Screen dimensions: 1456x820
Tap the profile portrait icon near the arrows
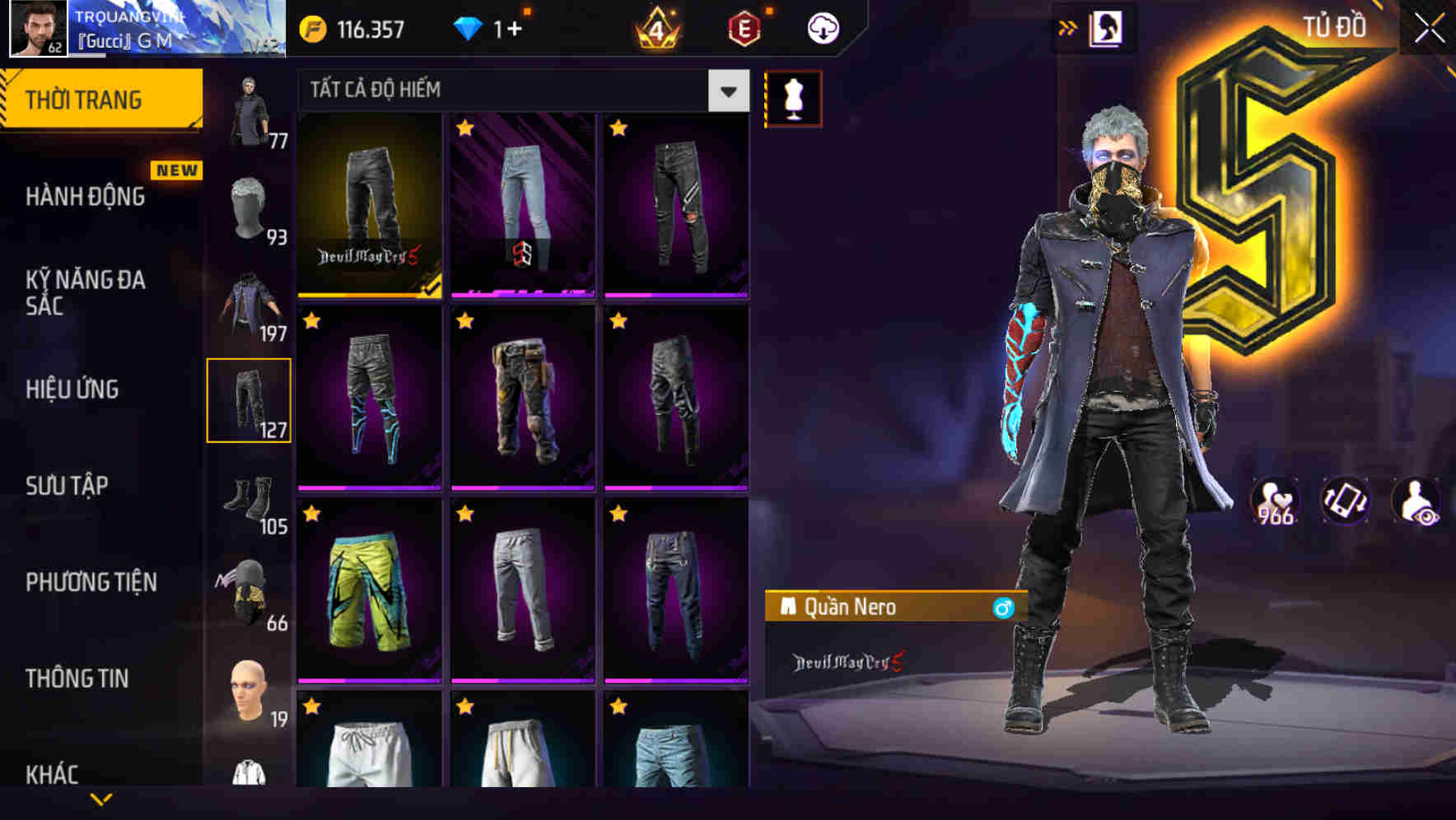[1105, 26]
